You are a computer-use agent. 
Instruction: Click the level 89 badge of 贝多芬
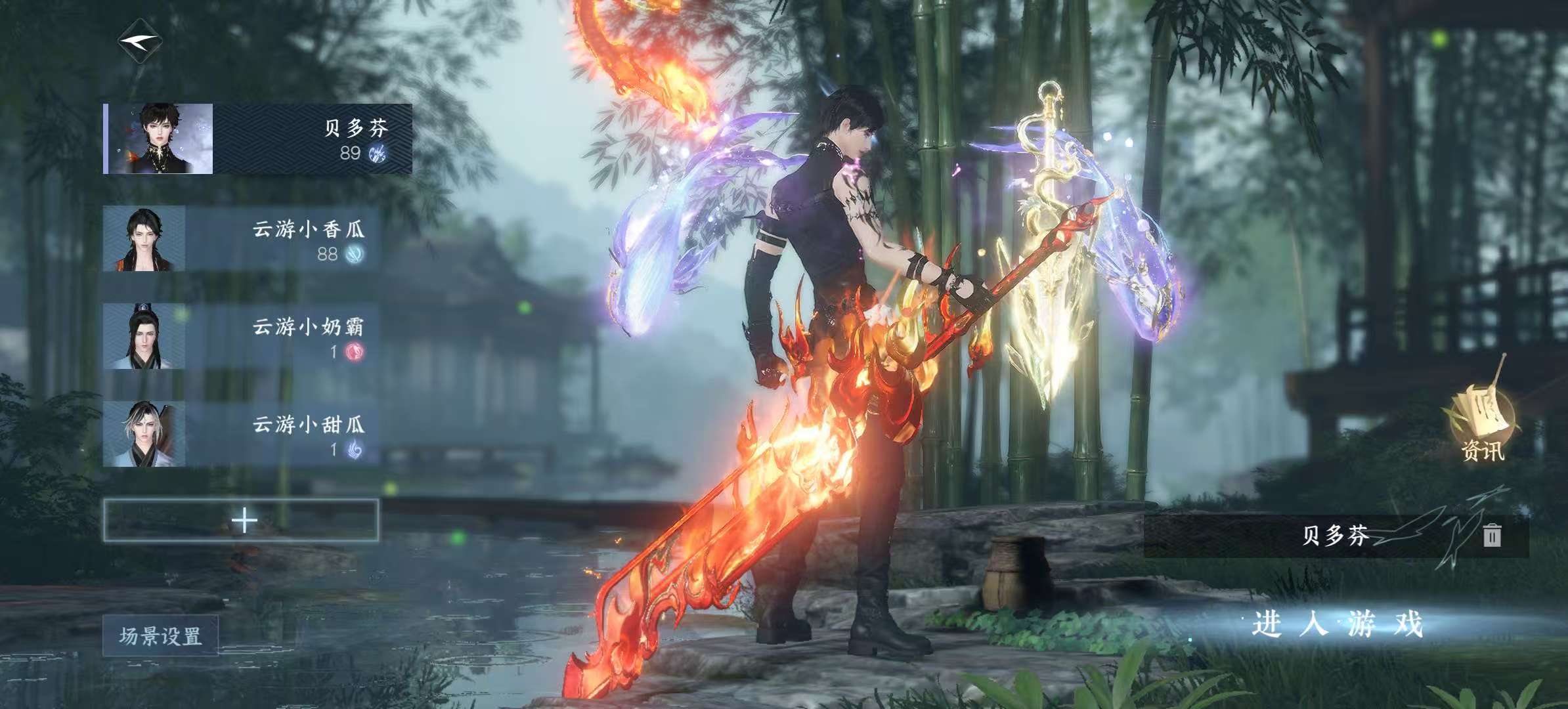click(350, 154)
